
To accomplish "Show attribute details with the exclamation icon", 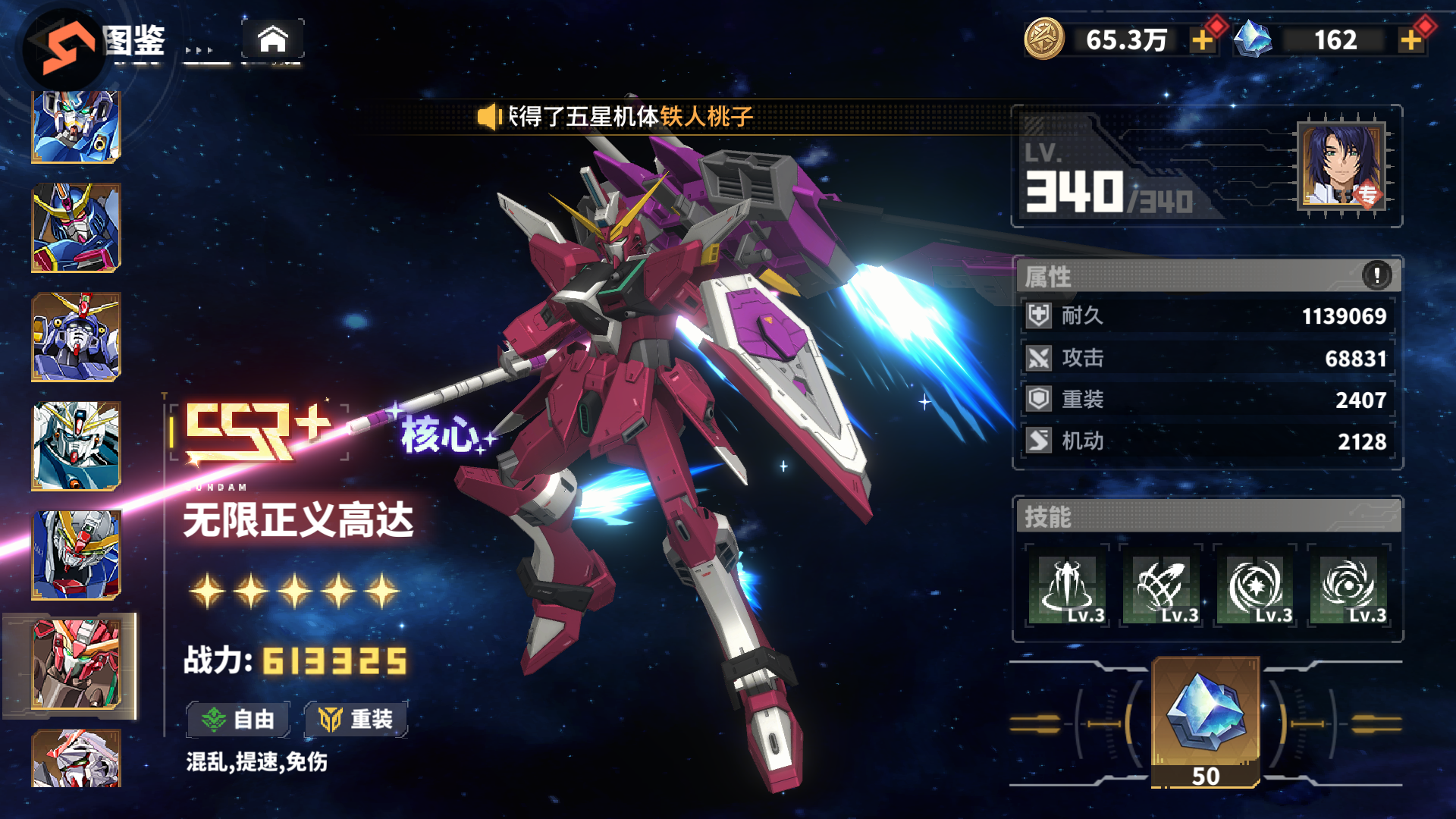I will (1376, 275).
